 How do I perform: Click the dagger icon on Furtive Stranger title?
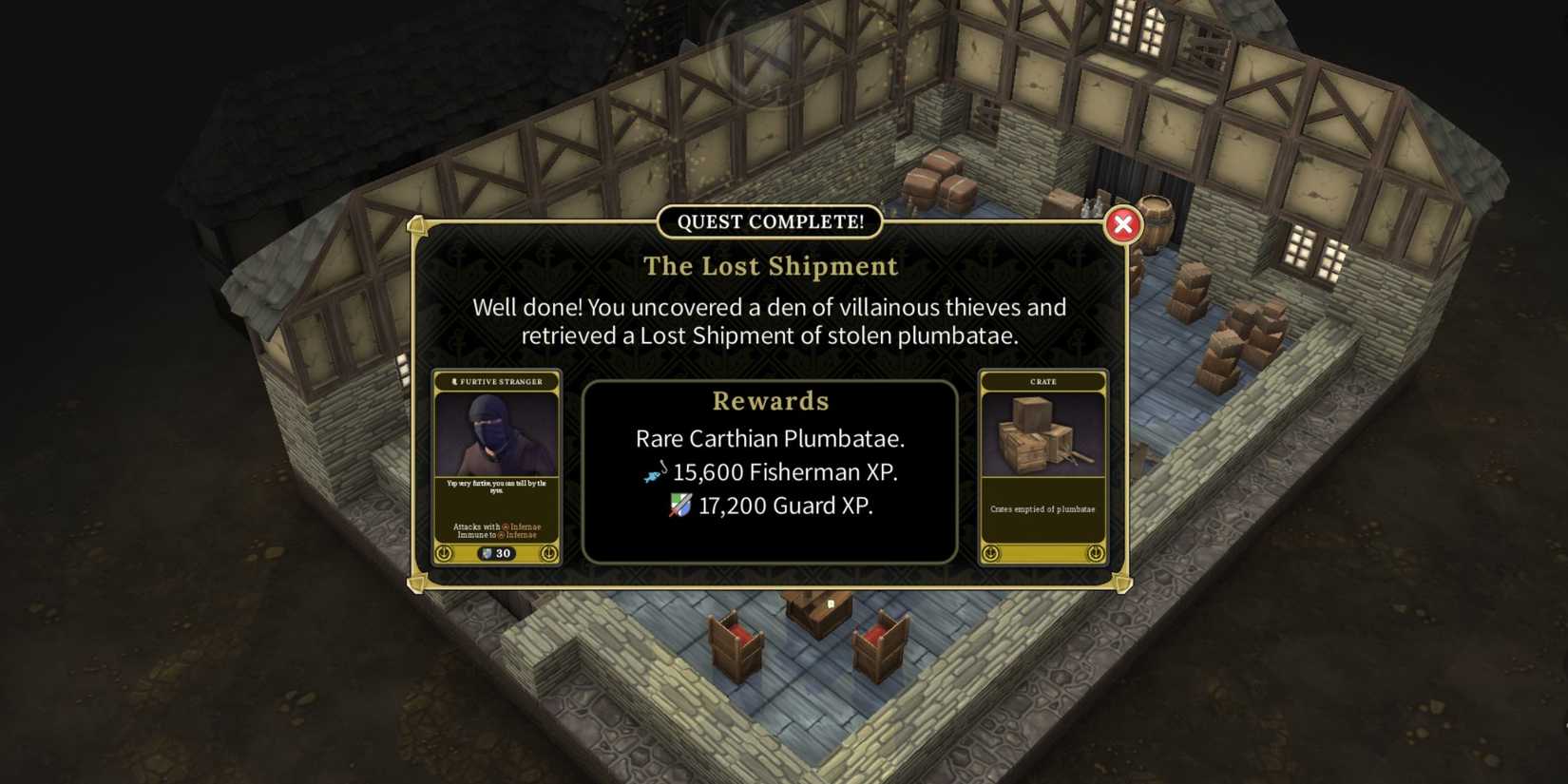pos(454,382)
